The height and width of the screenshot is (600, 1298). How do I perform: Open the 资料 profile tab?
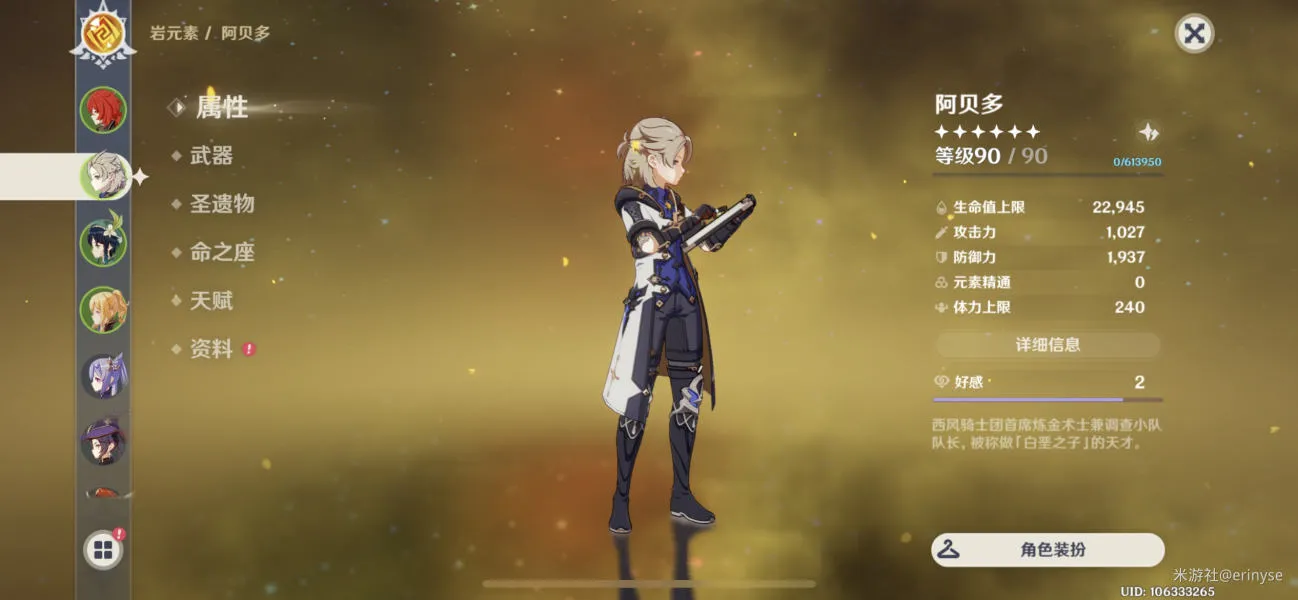[x=211, y=349]
